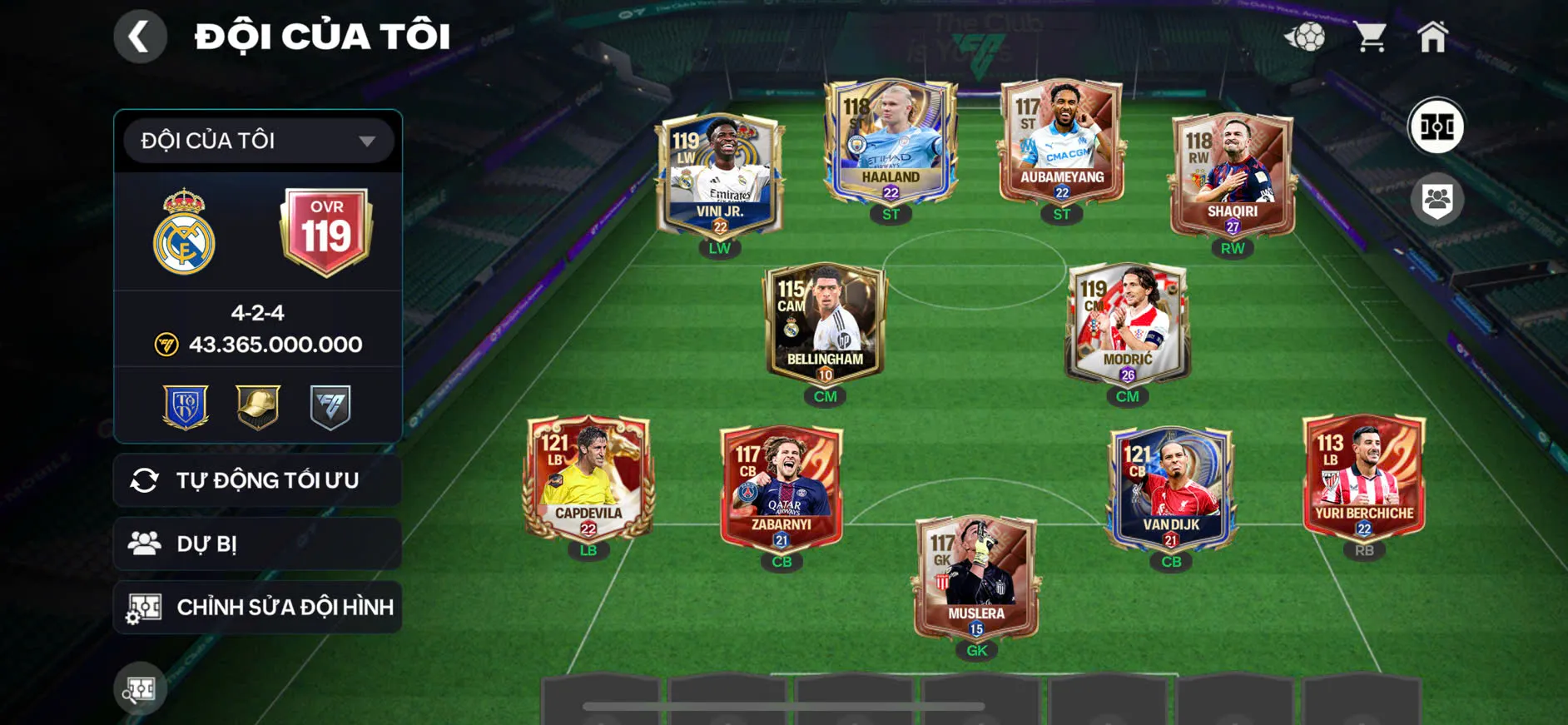
Task: Open the DỰ BỊ reserves panel
Action: [x=256, y=544]
